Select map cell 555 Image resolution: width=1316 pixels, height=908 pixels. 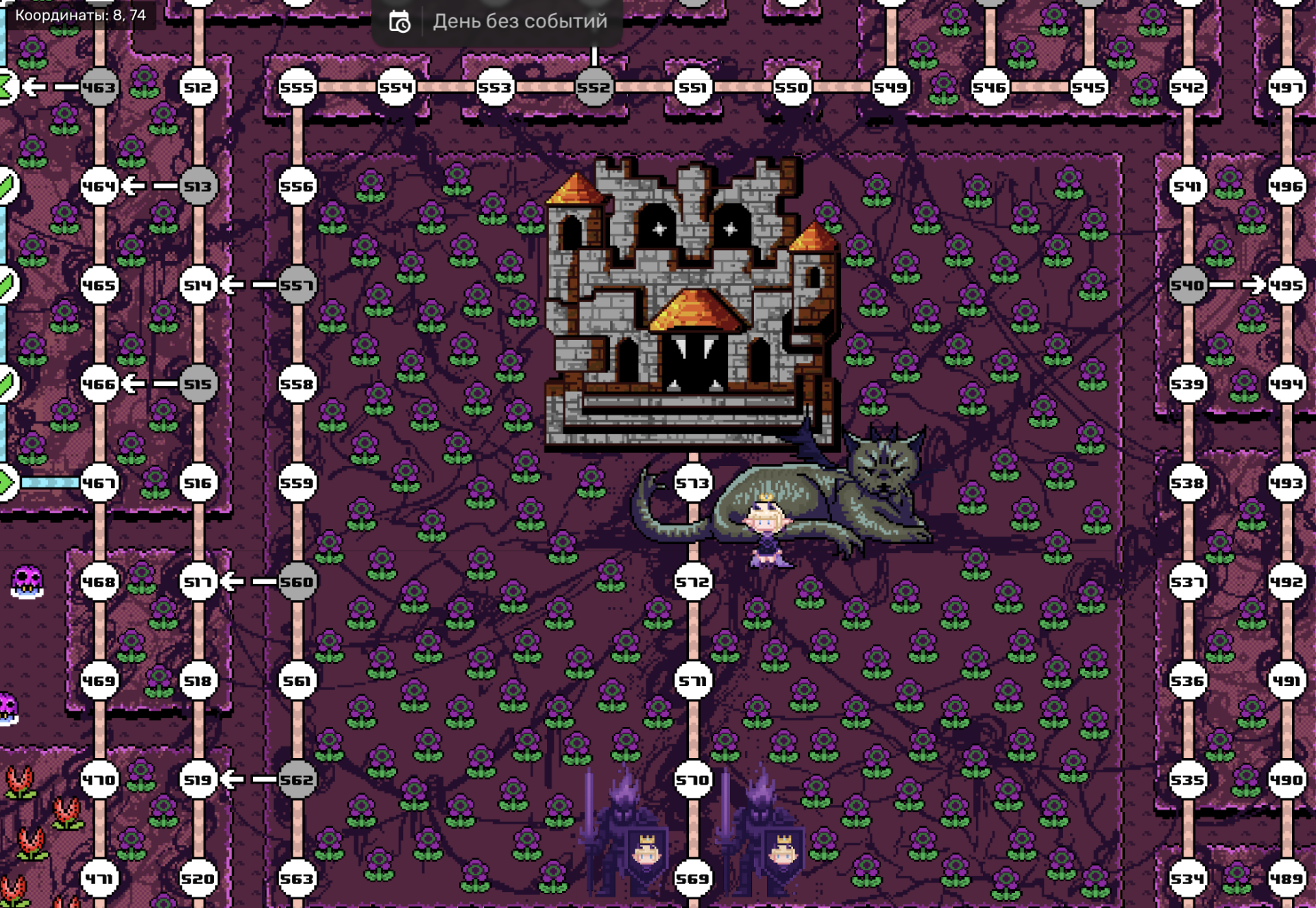tap(297, 86)
